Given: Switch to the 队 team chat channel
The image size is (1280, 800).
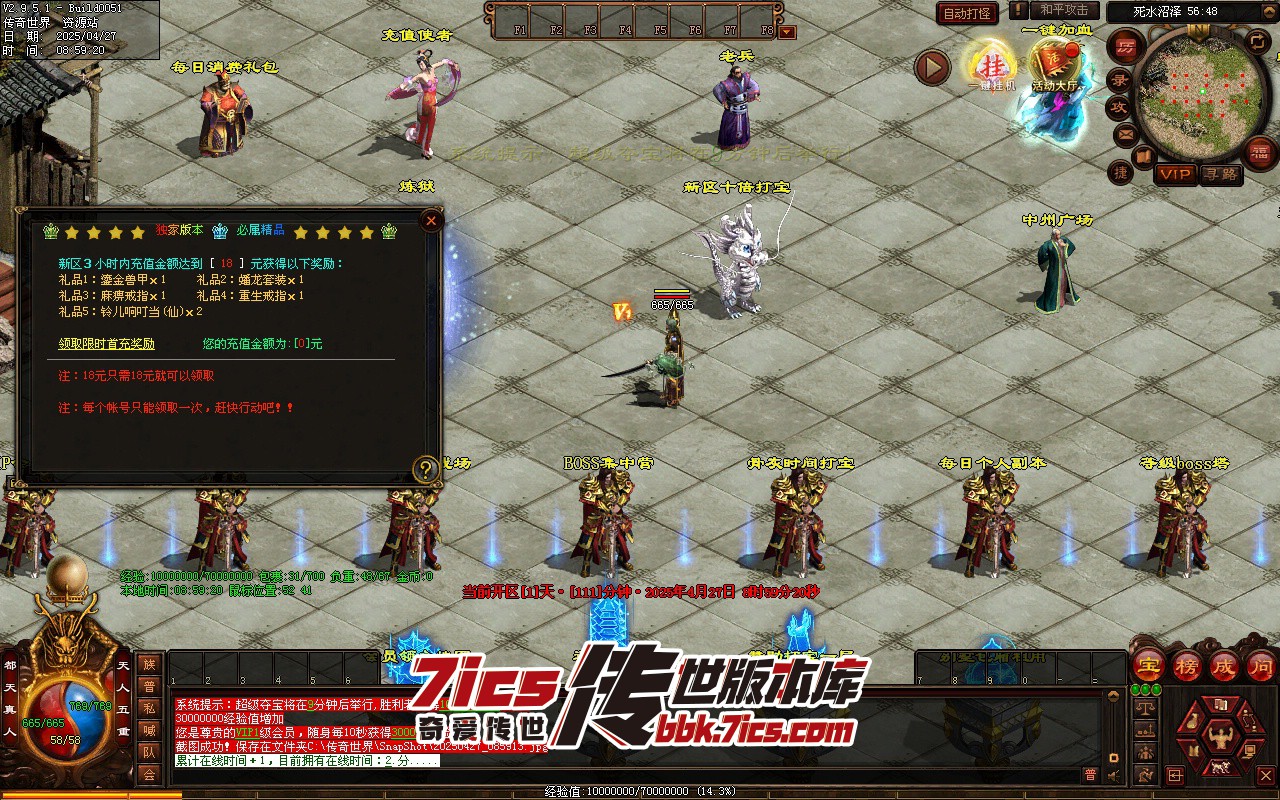Looking at the screenshot, I should coord(149,752).
